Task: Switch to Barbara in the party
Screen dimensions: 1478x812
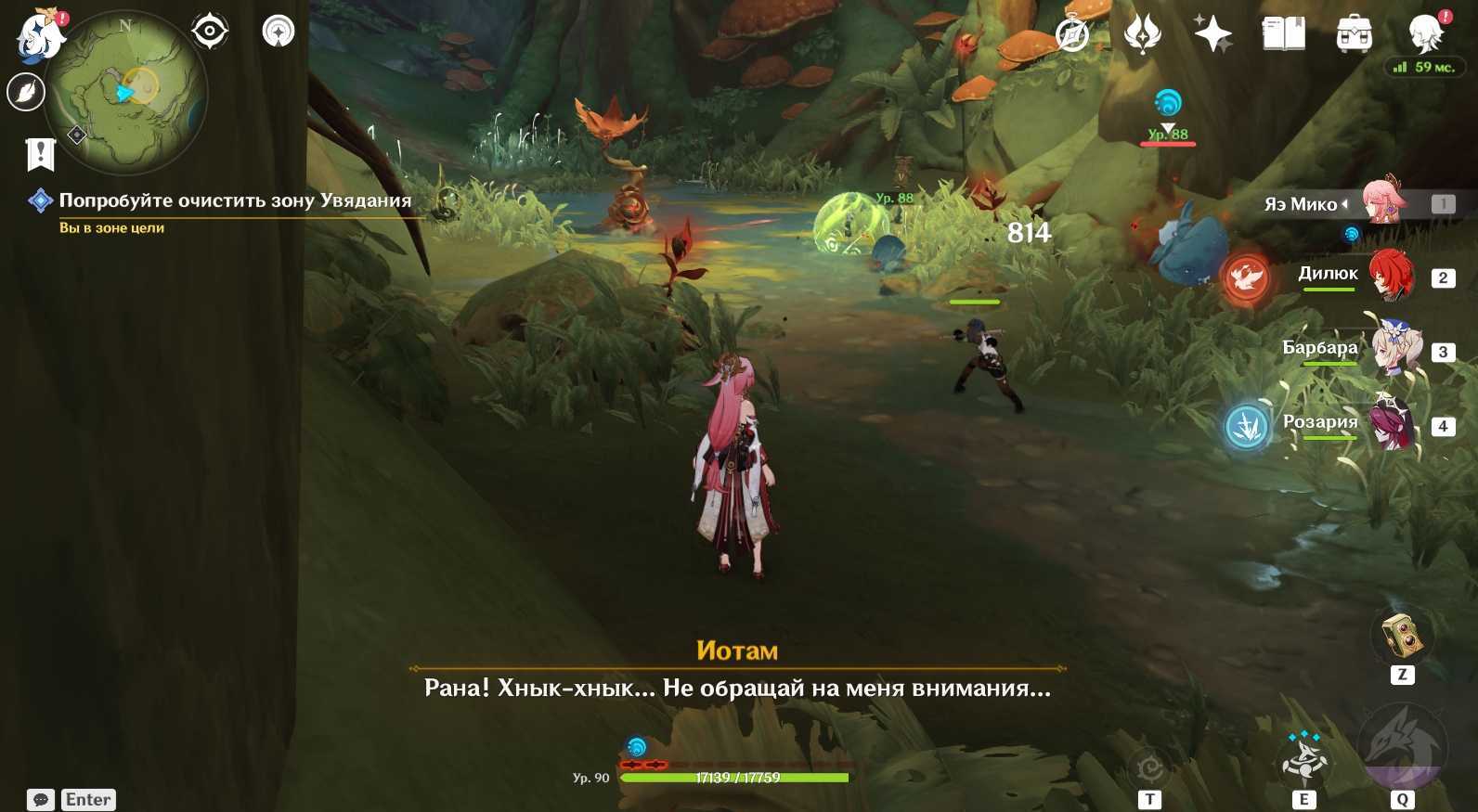Action: tap(1390, 350)
